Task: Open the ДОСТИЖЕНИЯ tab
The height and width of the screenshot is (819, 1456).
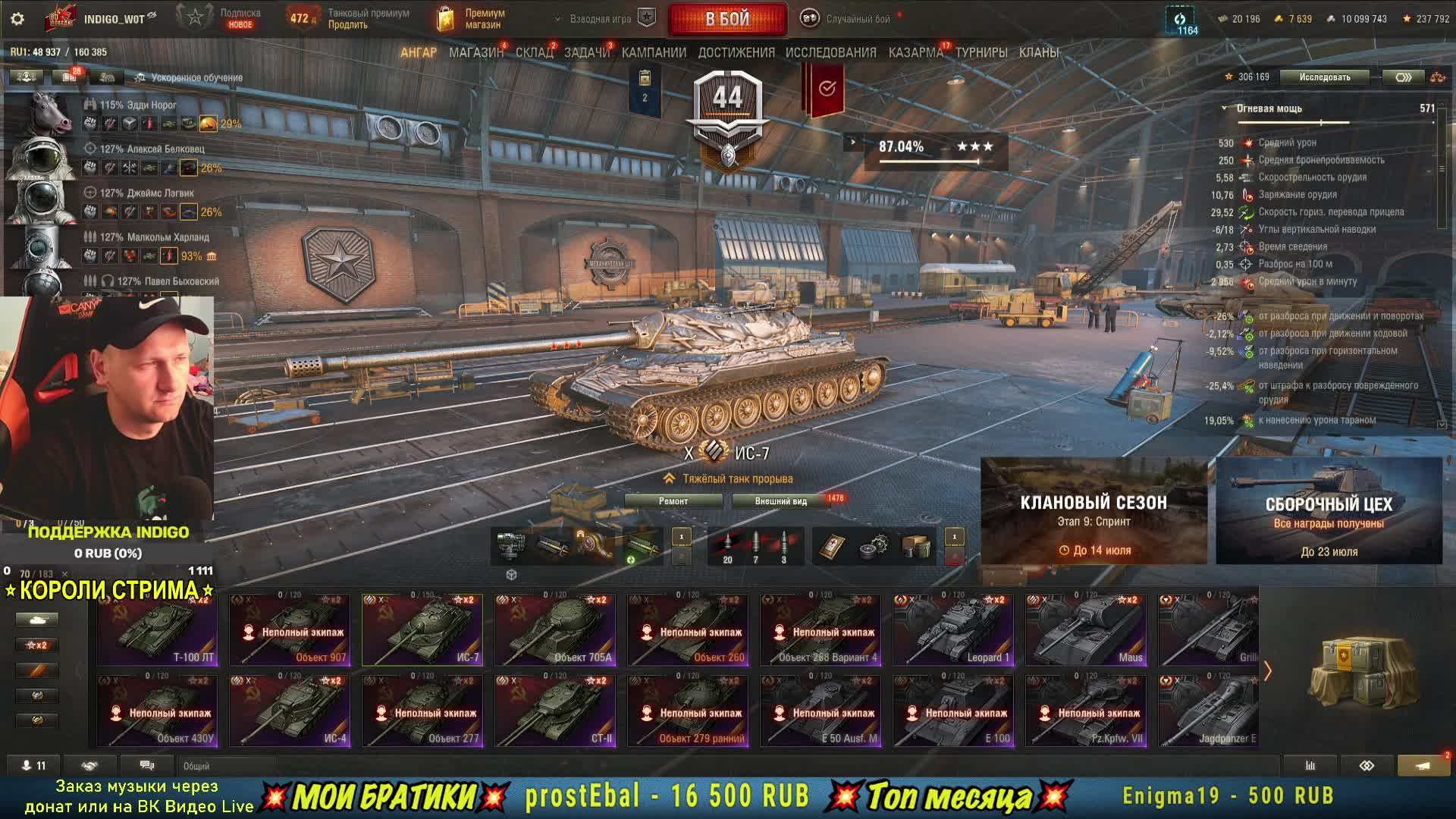Action: pyautogui.click(x=736, y=53)
